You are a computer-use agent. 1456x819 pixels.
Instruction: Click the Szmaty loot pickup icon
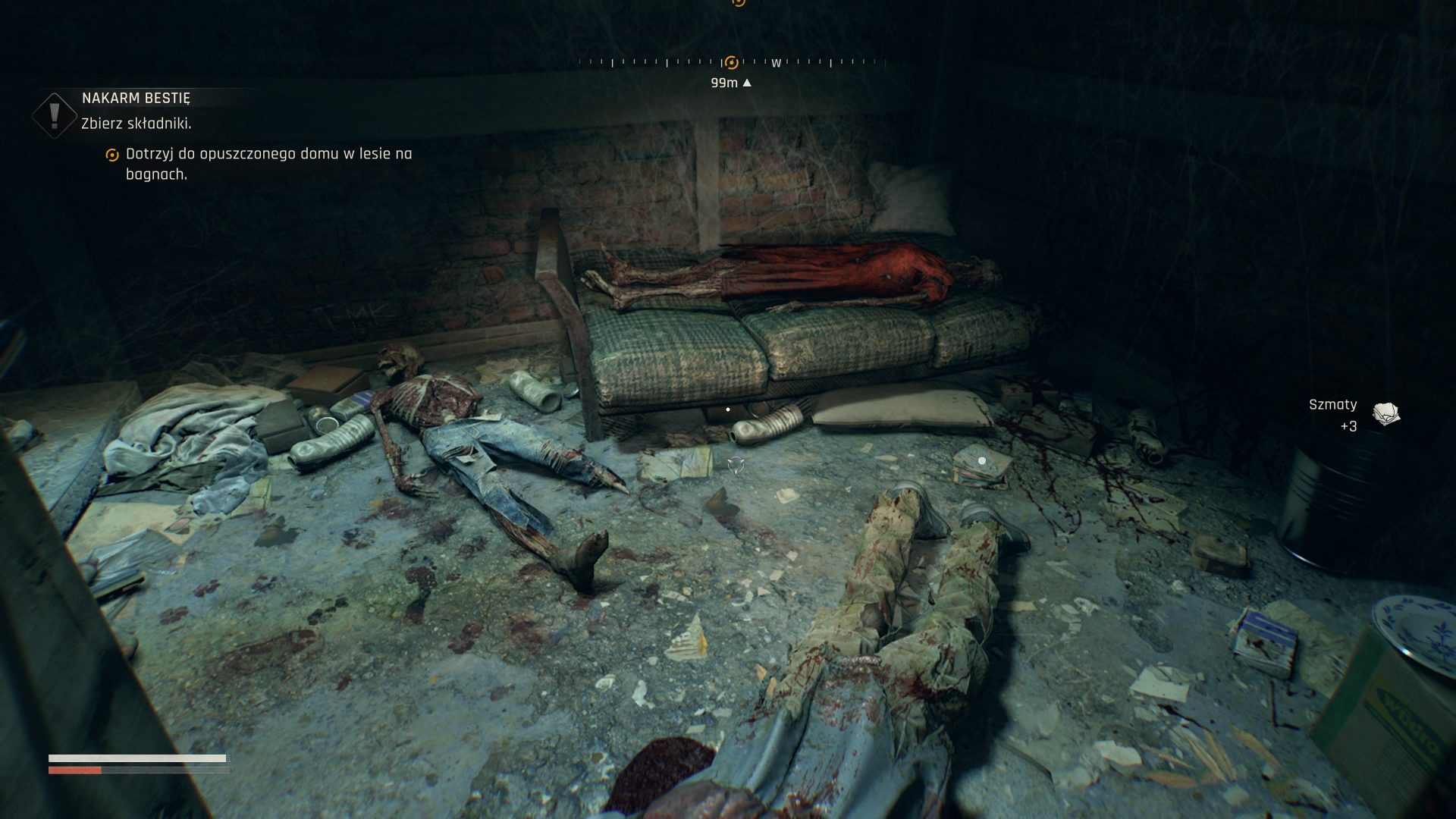[x=1386, y=414]
